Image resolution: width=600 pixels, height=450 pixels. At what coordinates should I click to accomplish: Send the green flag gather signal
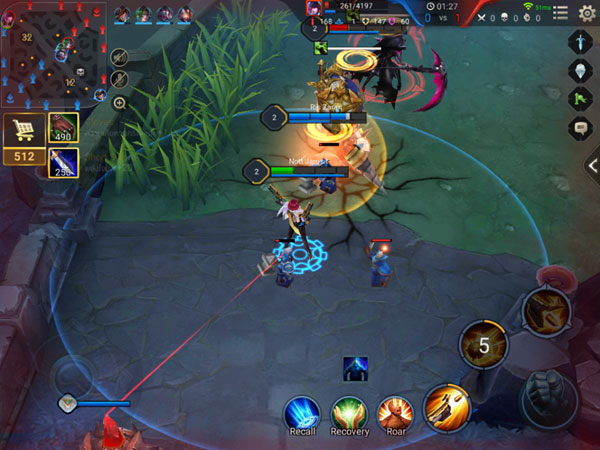click(580, 99)
